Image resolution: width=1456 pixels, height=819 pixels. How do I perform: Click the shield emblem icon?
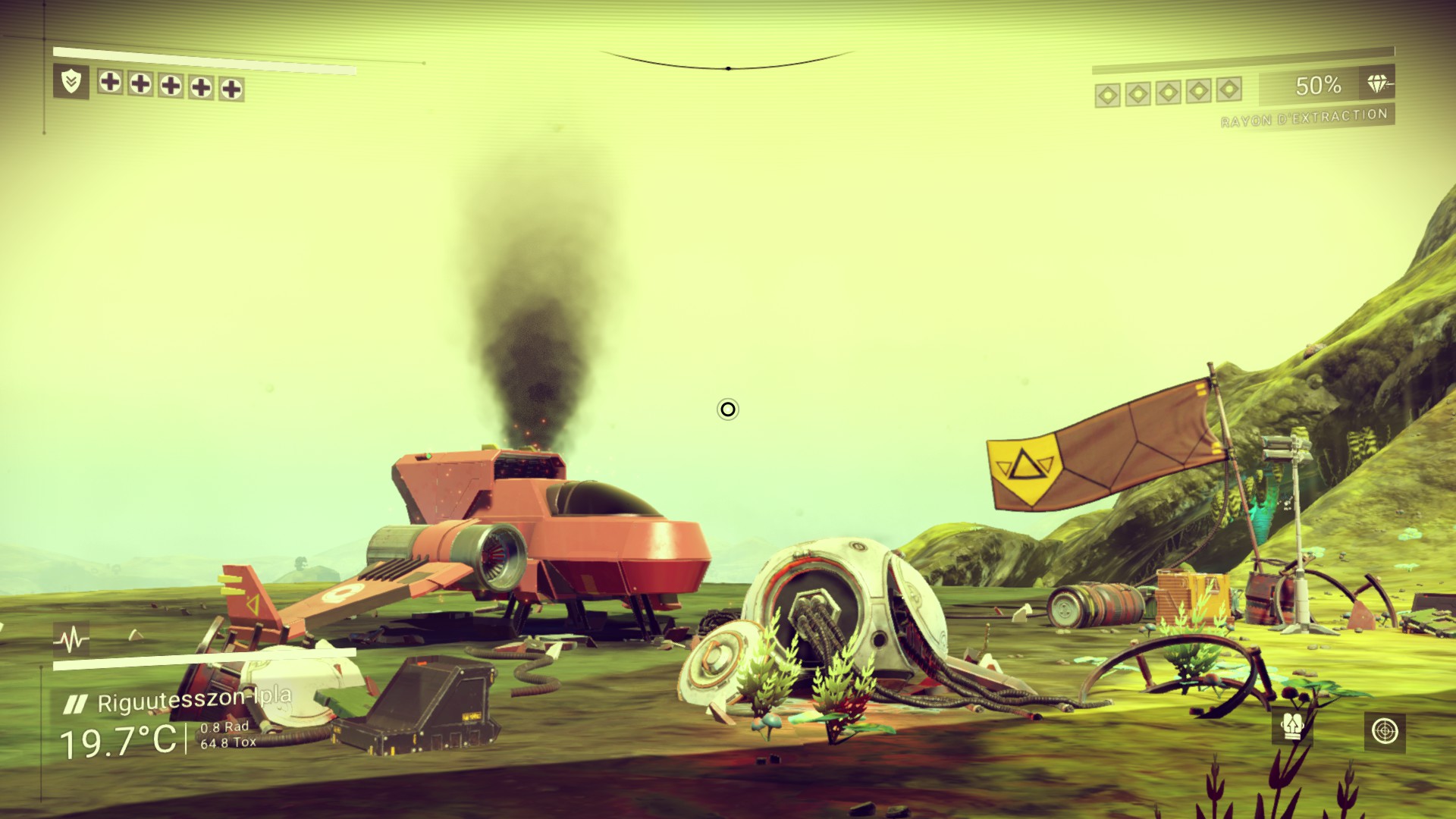click(71, 81)
